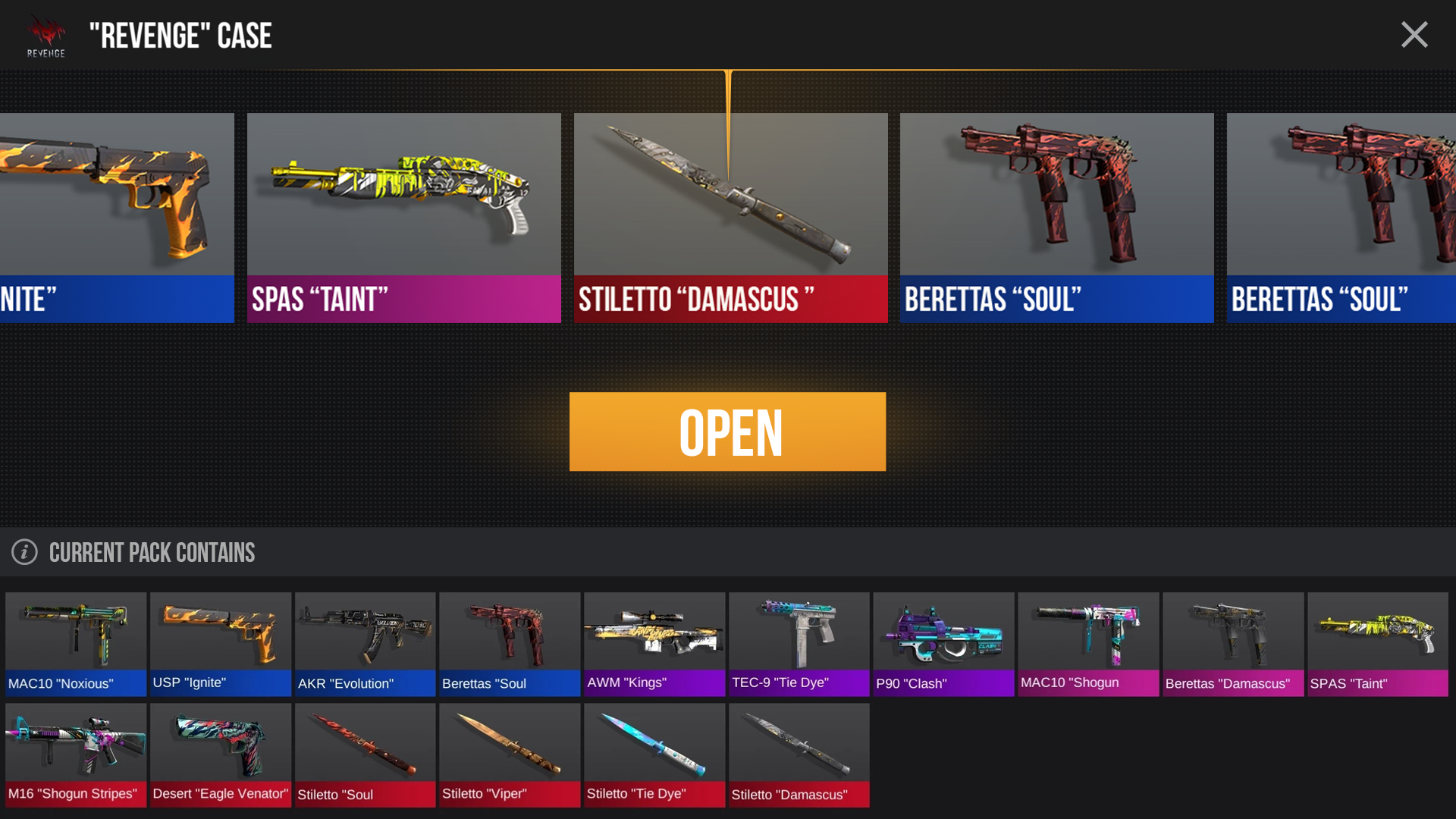Click the info icon next to Current Pack Contains

coord(24,552)
